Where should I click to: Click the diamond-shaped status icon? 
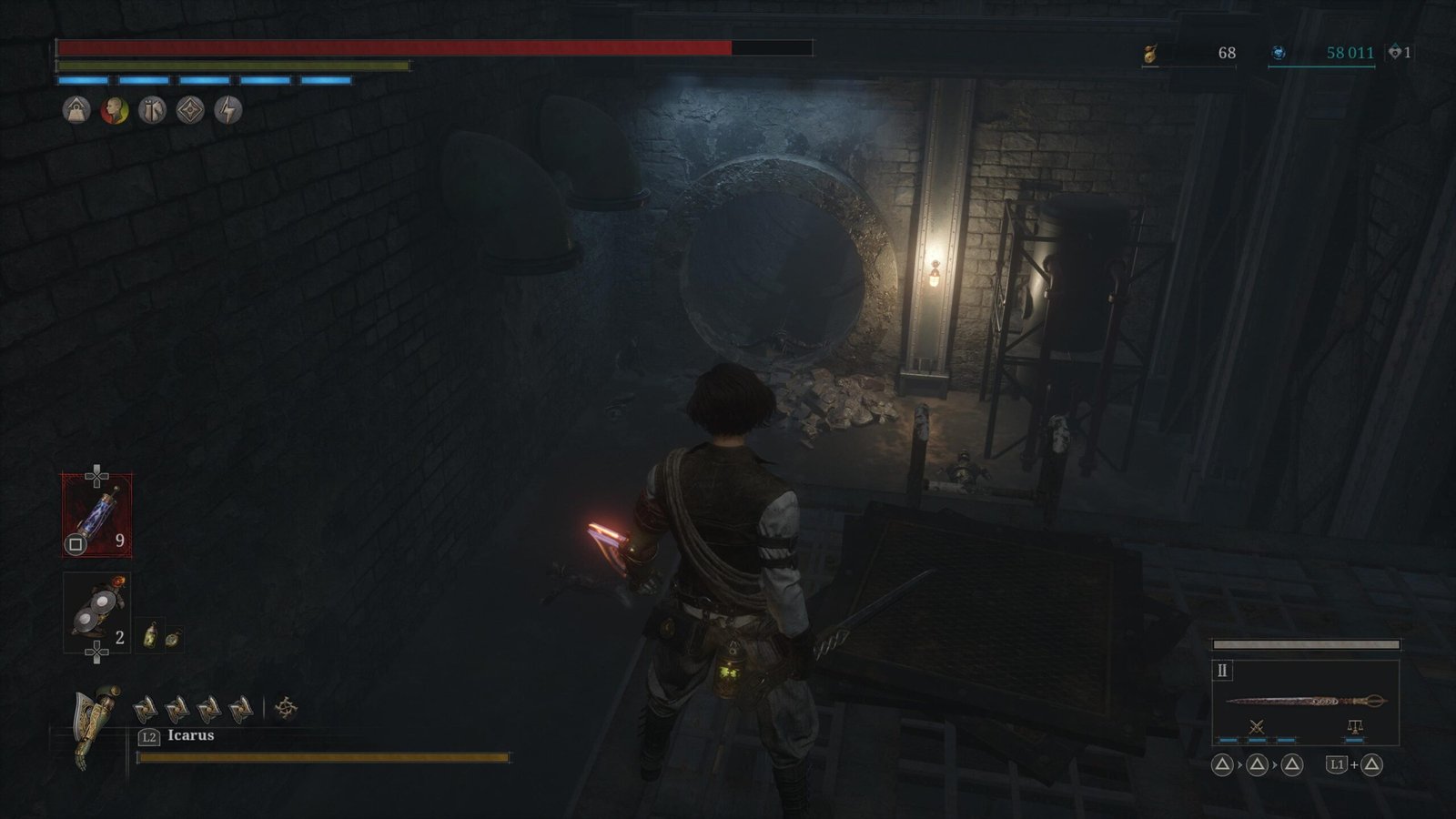point(190,110)
